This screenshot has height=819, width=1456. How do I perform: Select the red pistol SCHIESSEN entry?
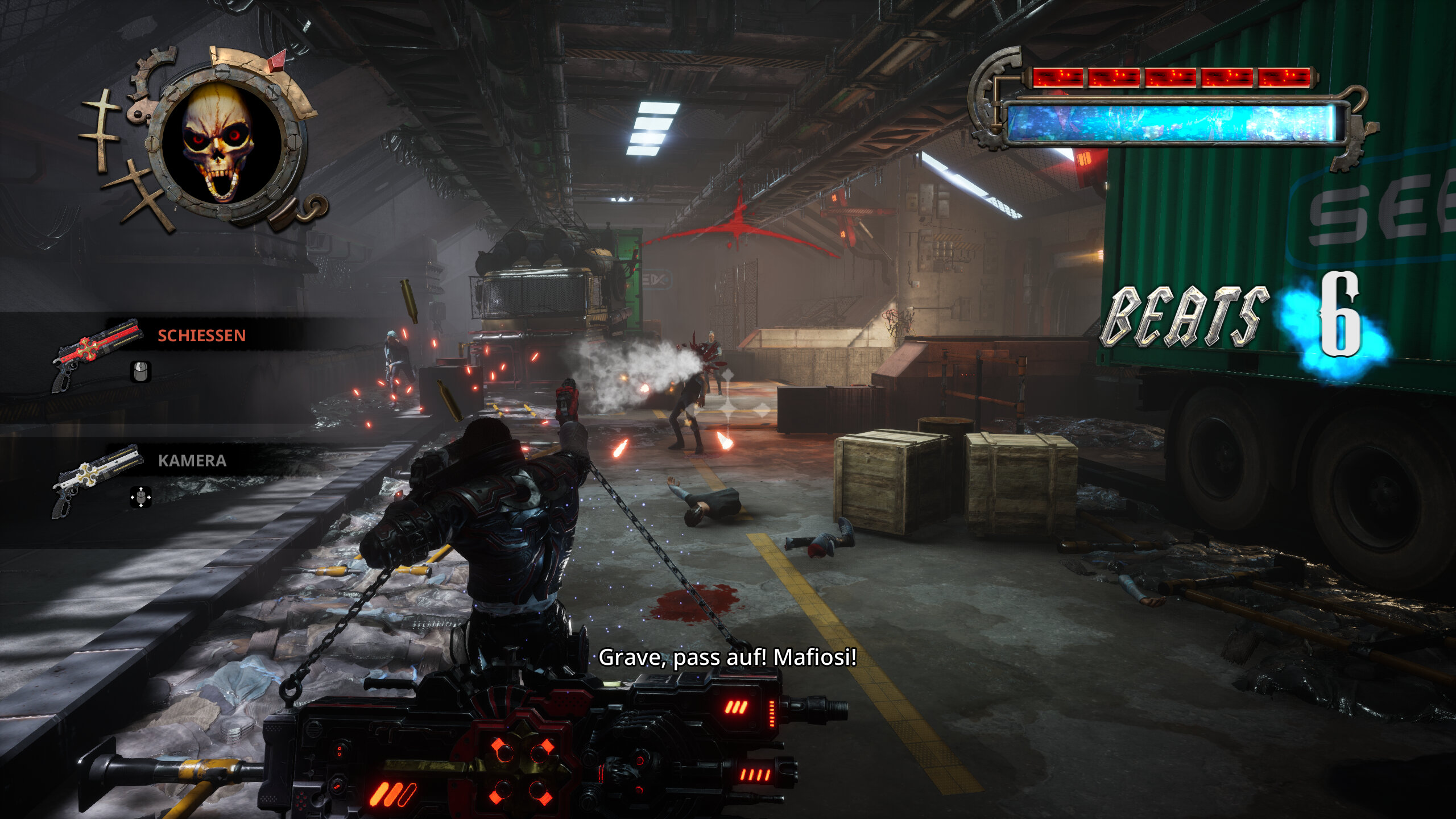96,354
